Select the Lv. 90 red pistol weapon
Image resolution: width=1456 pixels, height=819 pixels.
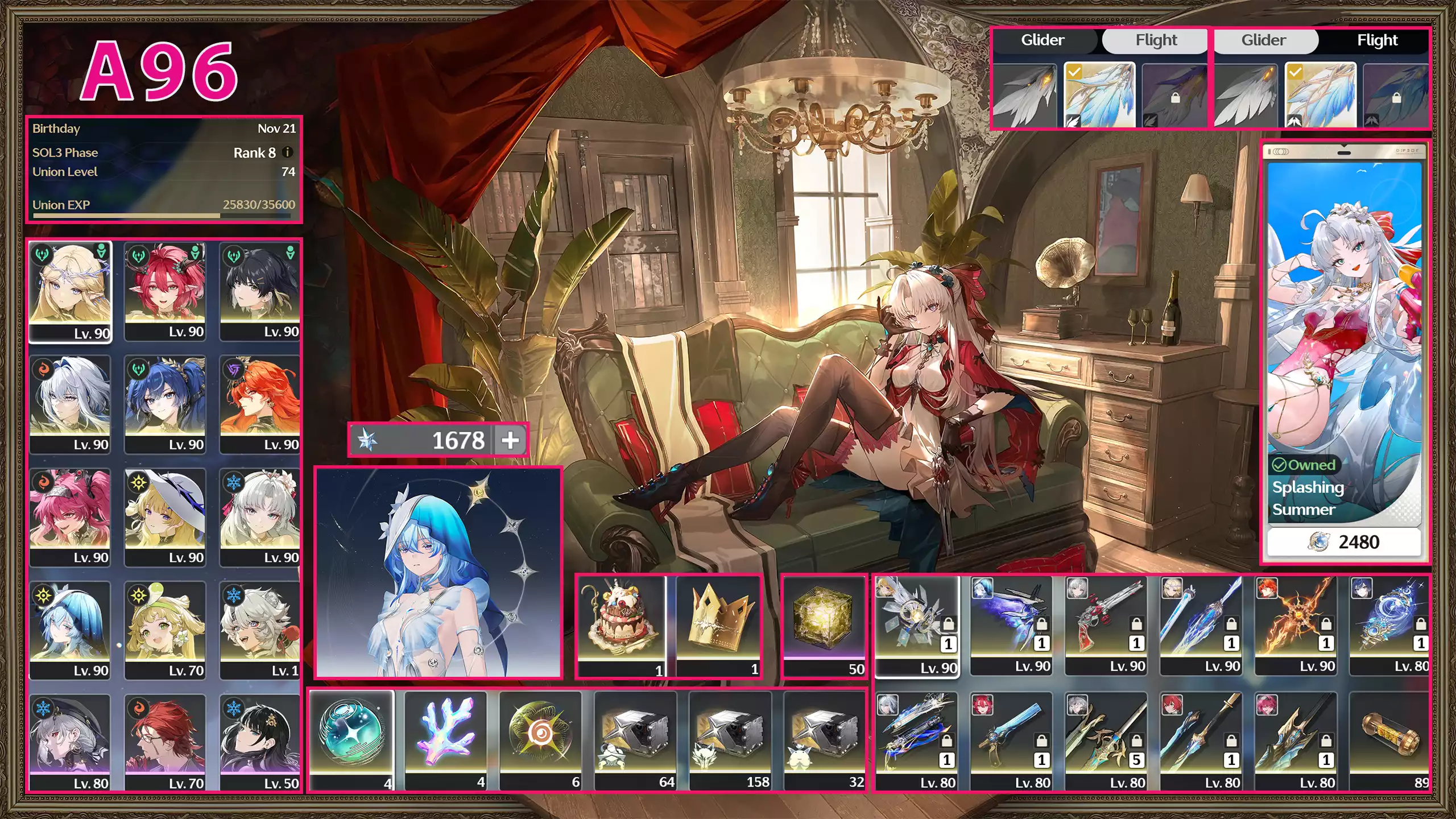tap(1106, 626)
